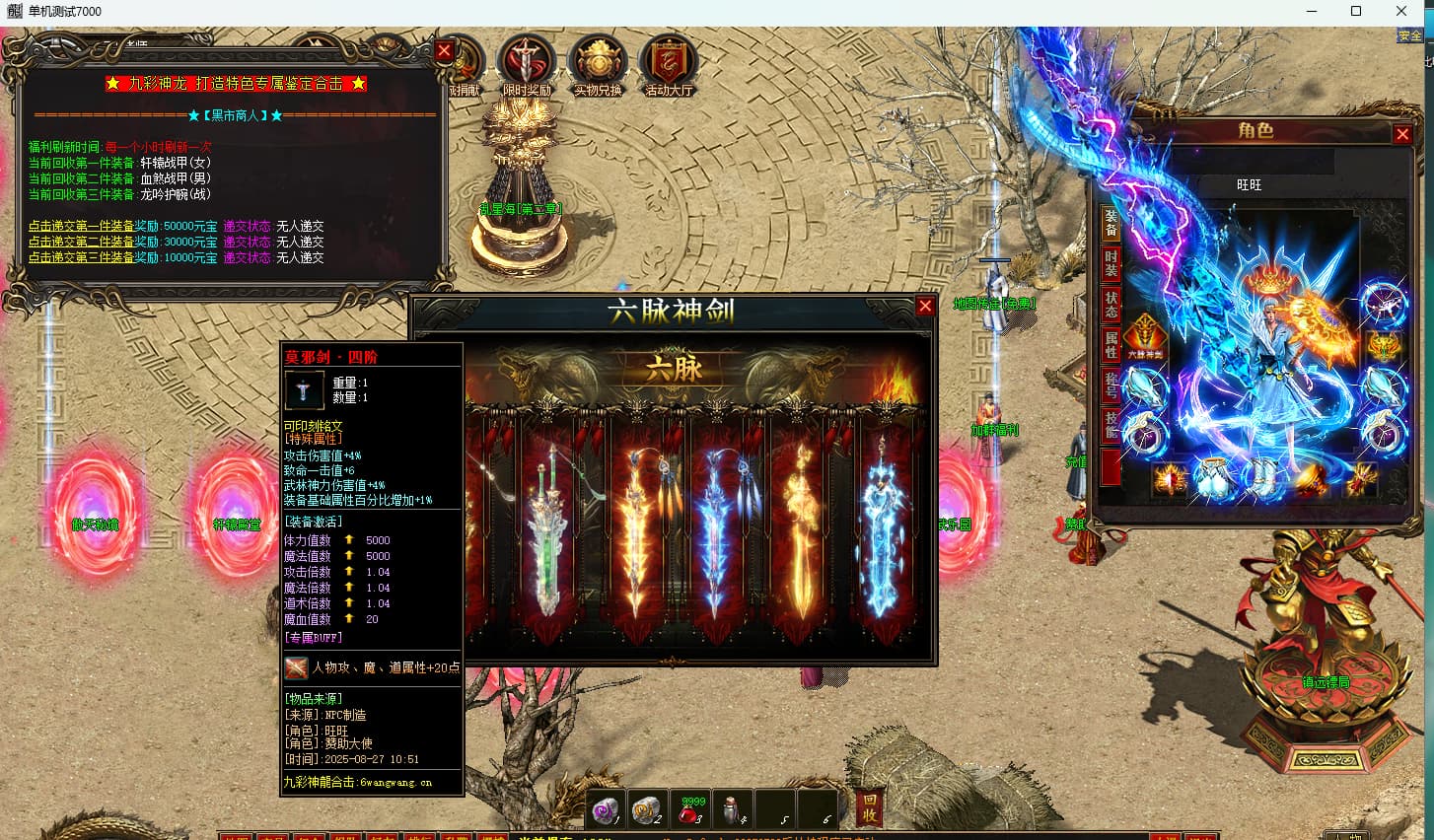Maximize the game window
The width and height of the screenshot is (1434, 840).
tap(1356, 12)
